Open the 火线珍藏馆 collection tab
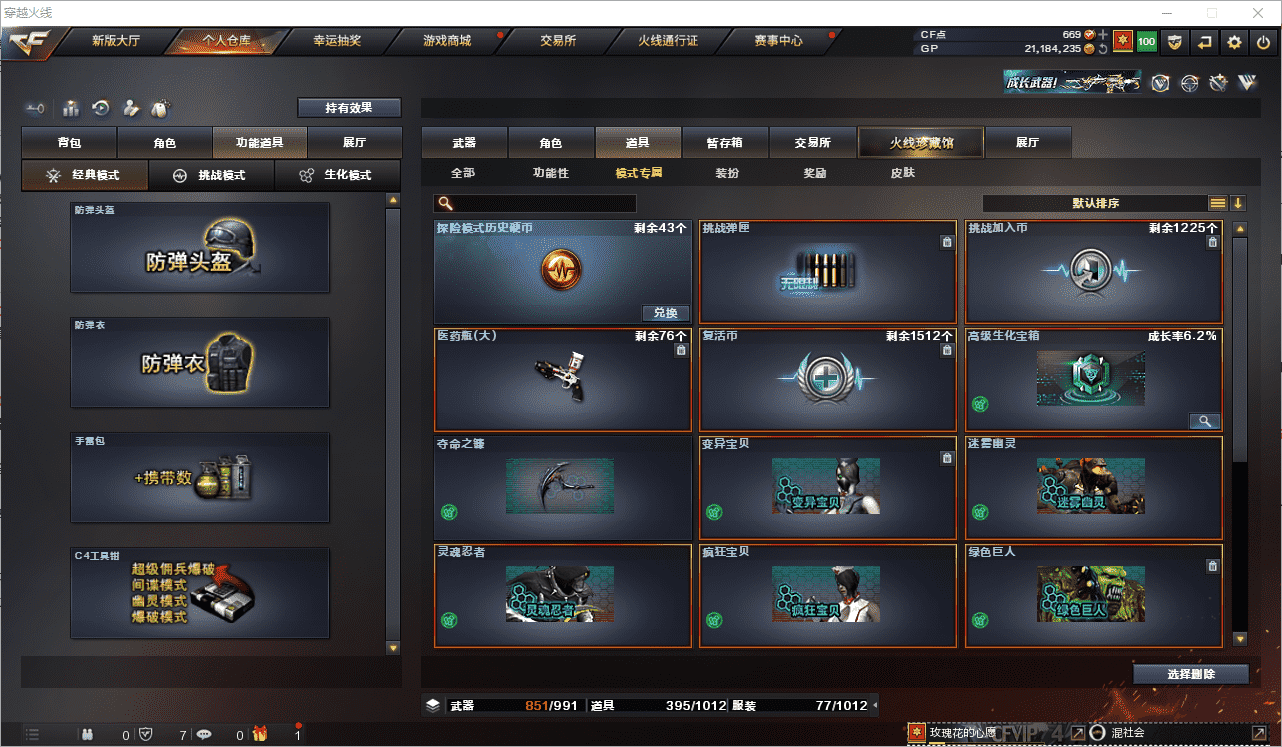Screen dimensions: 1282x747 point(921,143)
